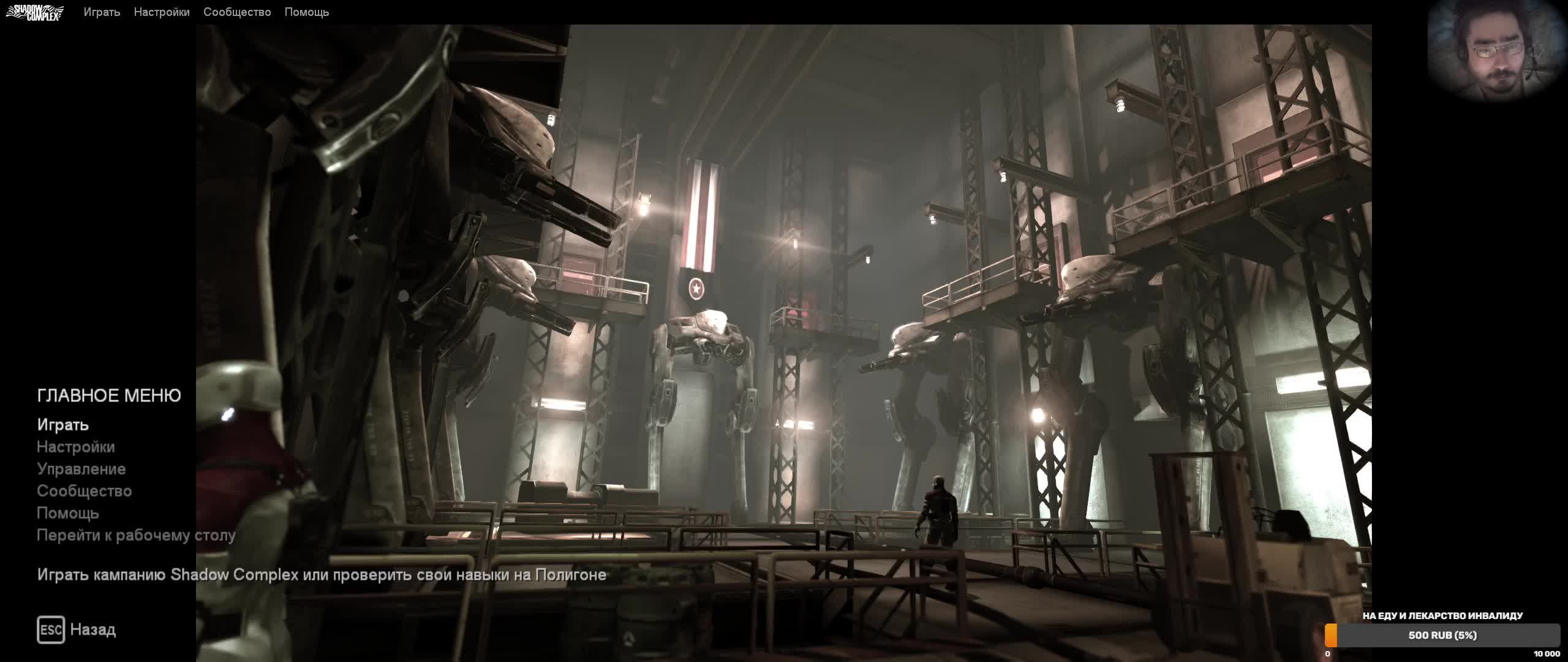Click the Shadow Complex logo

click(35, 12)
